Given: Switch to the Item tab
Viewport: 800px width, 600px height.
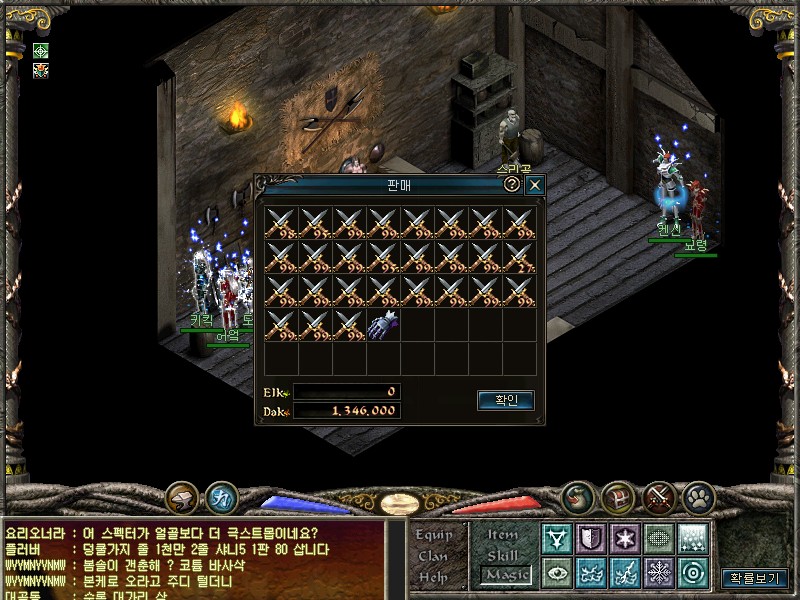Looking at the screenshot, I should pos(503,534).
